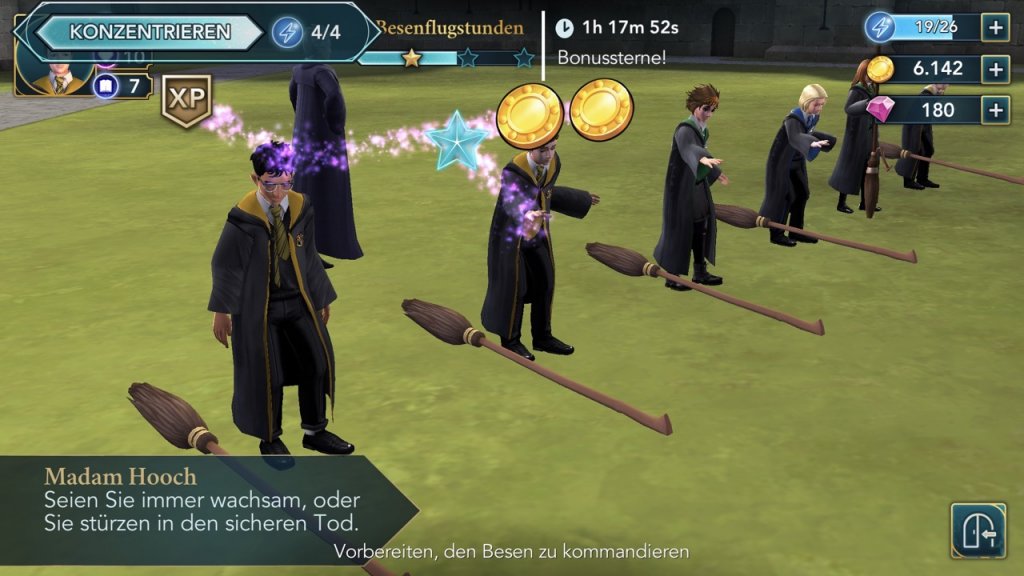Add more energy with the plus button
The image size is (1024, 576).
click(x=995, y=27)
